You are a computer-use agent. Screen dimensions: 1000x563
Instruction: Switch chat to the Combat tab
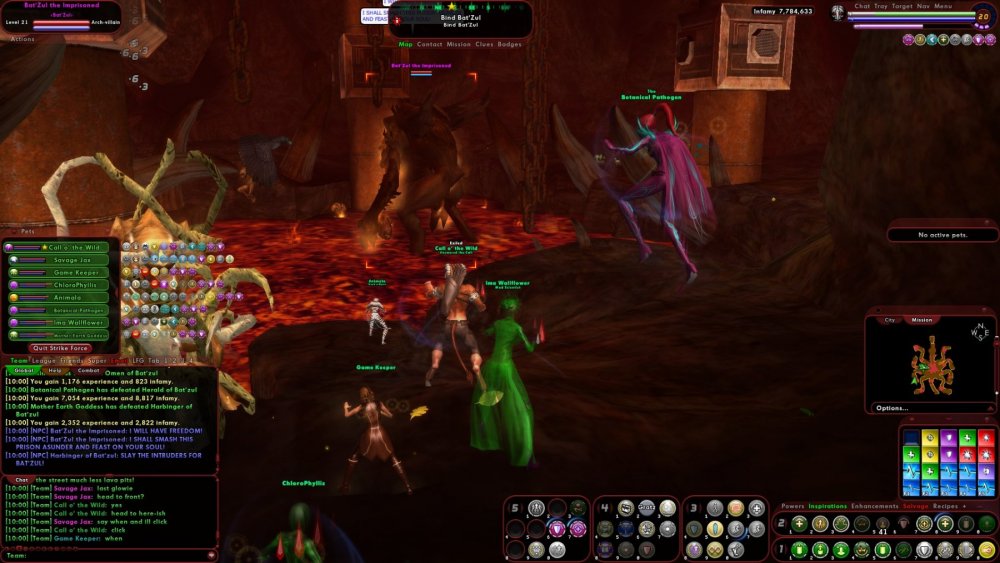88,370
